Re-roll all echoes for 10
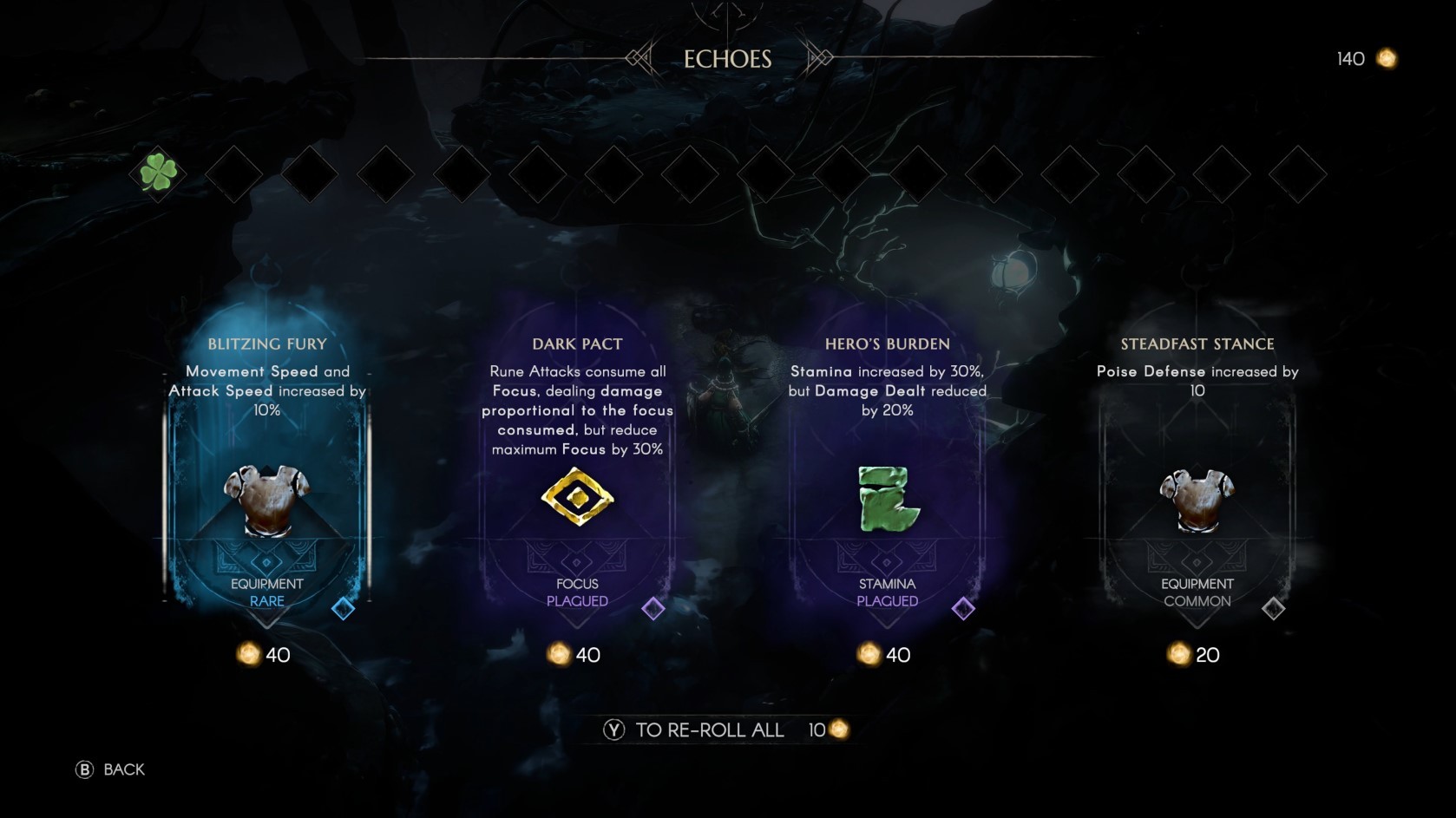The width and height of the screenshot is (1456, 818). (725, 730)
